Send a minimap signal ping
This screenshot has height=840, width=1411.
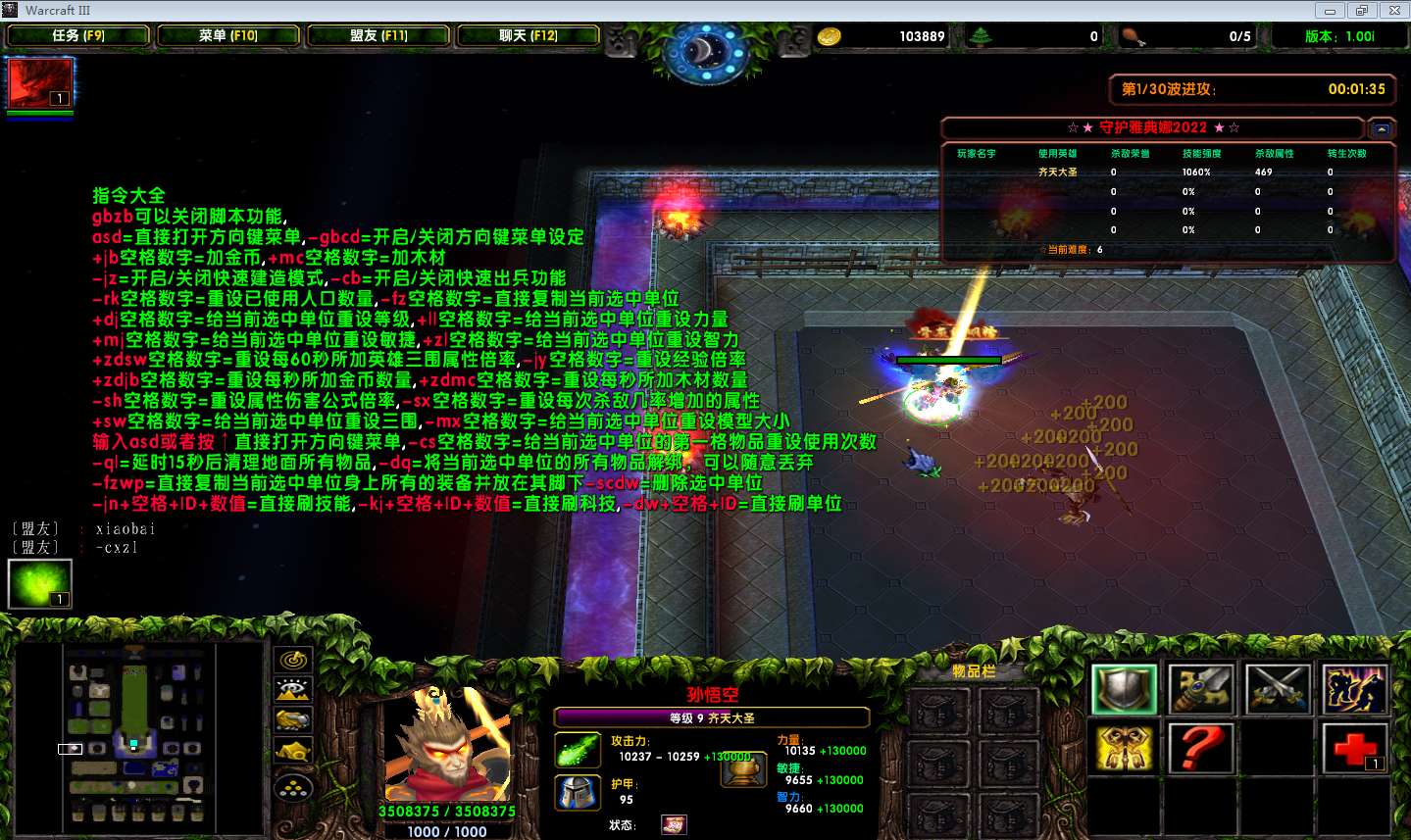pyautogui.click(x=292, y=661)
